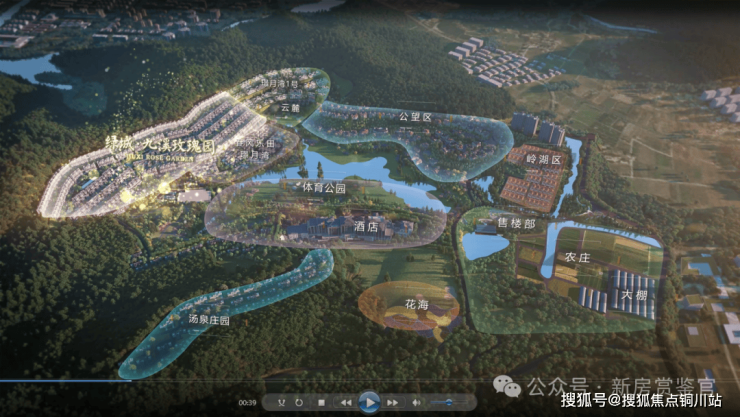740x417 pixels.
Task: Toggle repeat with the circular arrow button
Action: [x=299, y=403]
